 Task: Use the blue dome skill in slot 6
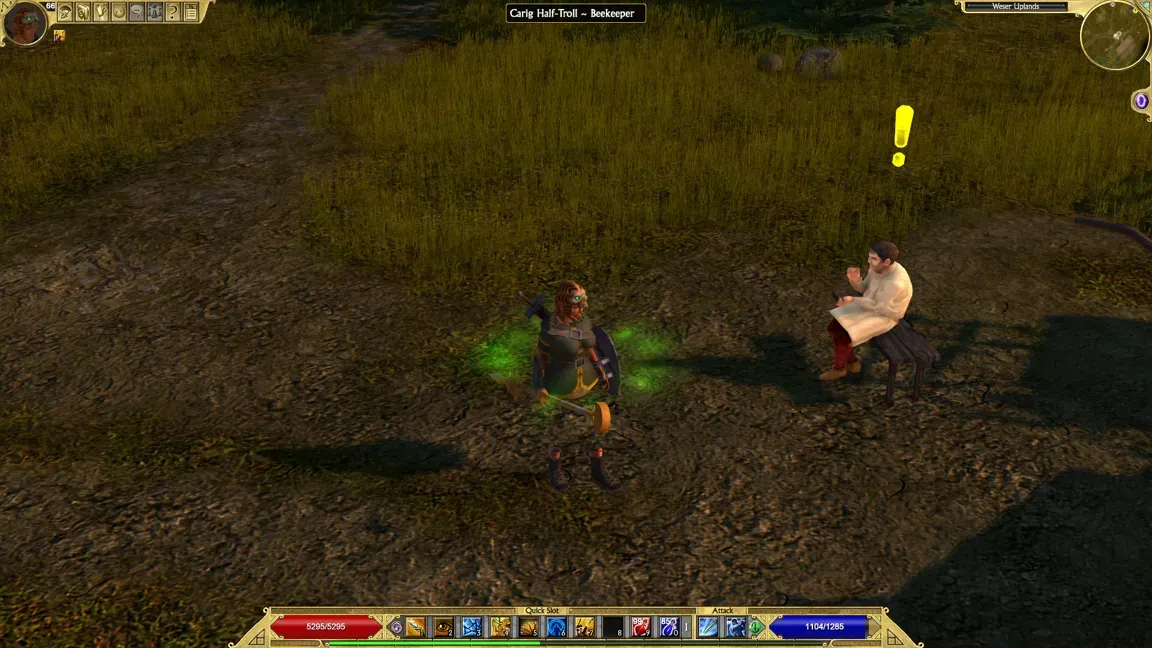click(556, 627)
